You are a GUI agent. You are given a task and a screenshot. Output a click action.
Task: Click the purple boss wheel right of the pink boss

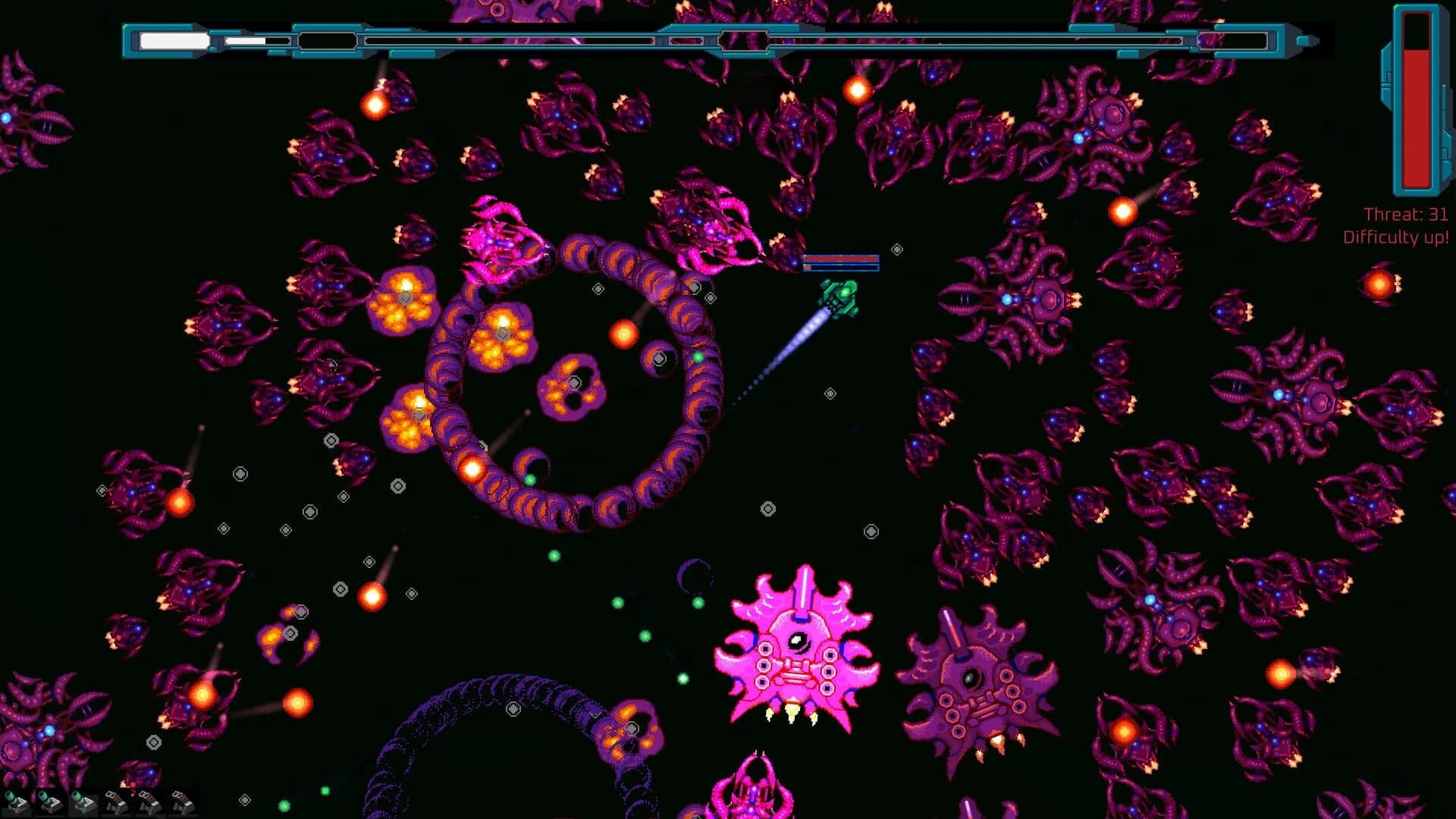click(974, 675)
